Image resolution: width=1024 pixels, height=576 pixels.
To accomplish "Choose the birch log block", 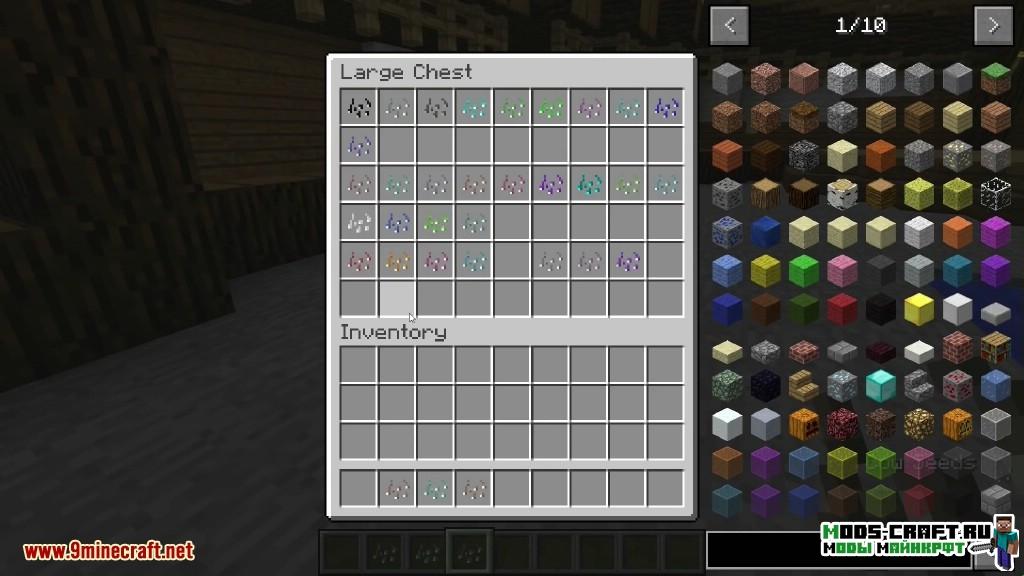I will (x=842, y=194).
